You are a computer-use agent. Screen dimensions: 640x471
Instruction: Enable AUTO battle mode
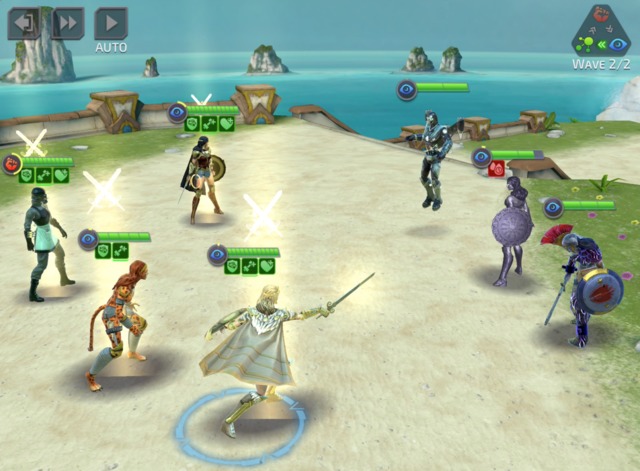111,24
